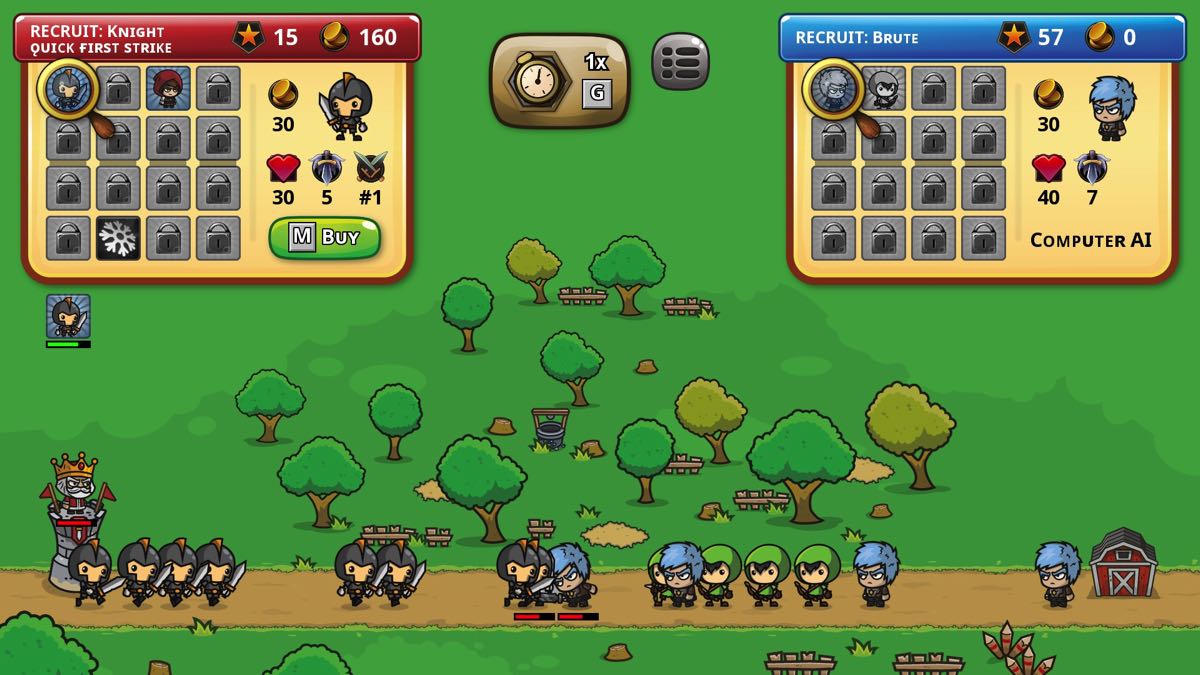Activate the snowflake freeze ability slot
The height and width of the screenshot is (675, 1200).
118,238
